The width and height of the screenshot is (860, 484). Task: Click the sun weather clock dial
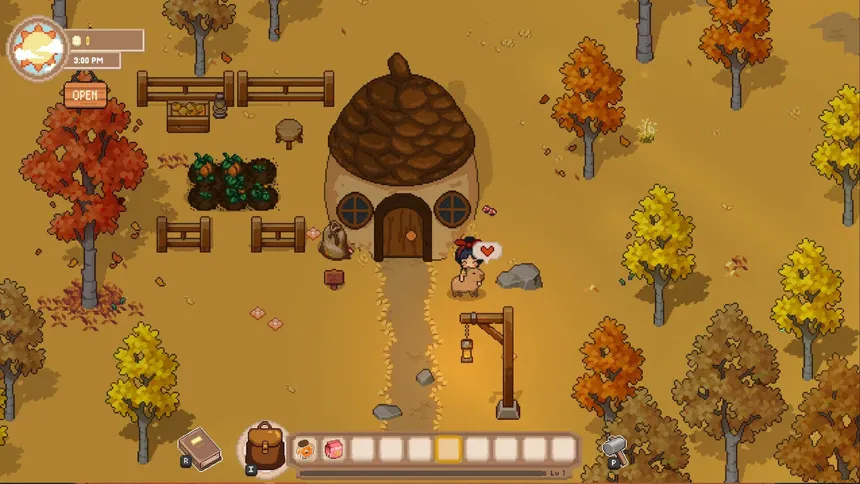coord(38,47)
